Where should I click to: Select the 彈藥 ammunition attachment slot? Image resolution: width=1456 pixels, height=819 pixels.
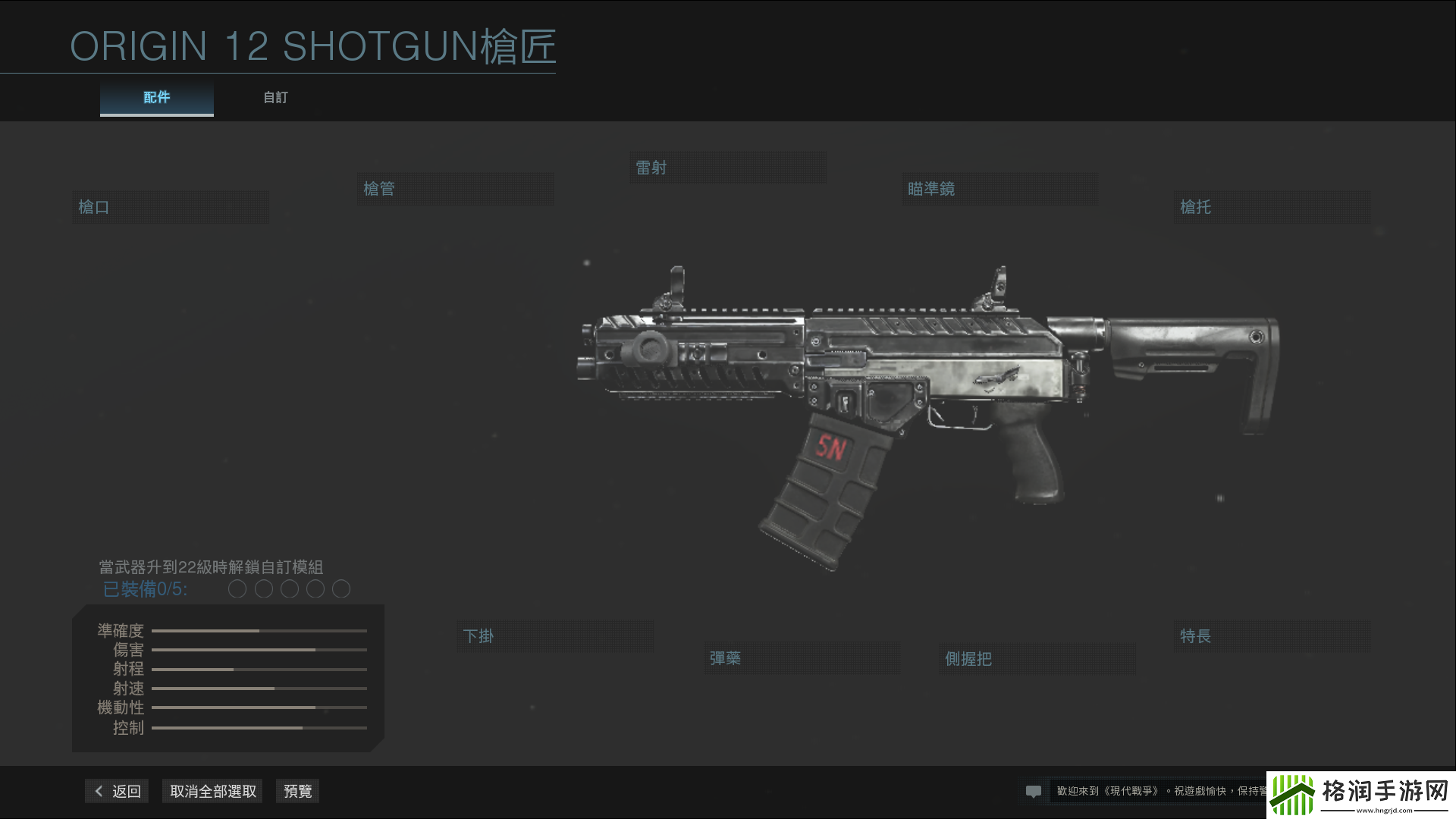801,658
